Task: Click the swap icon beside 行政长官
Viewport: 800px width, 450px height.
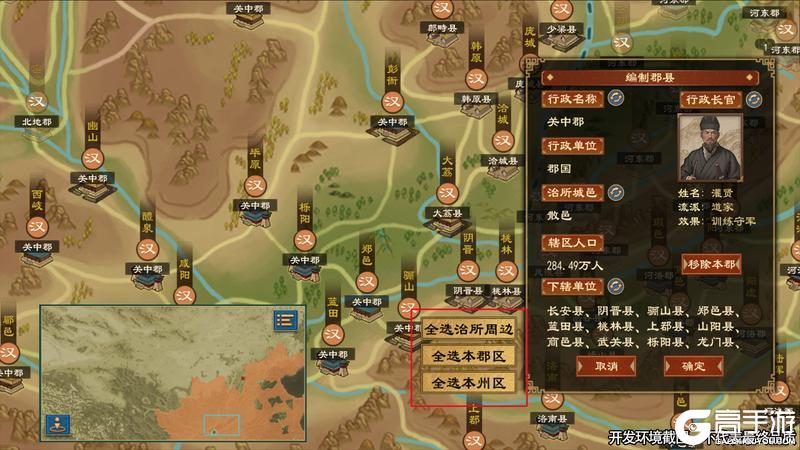Action: (753, 99)
